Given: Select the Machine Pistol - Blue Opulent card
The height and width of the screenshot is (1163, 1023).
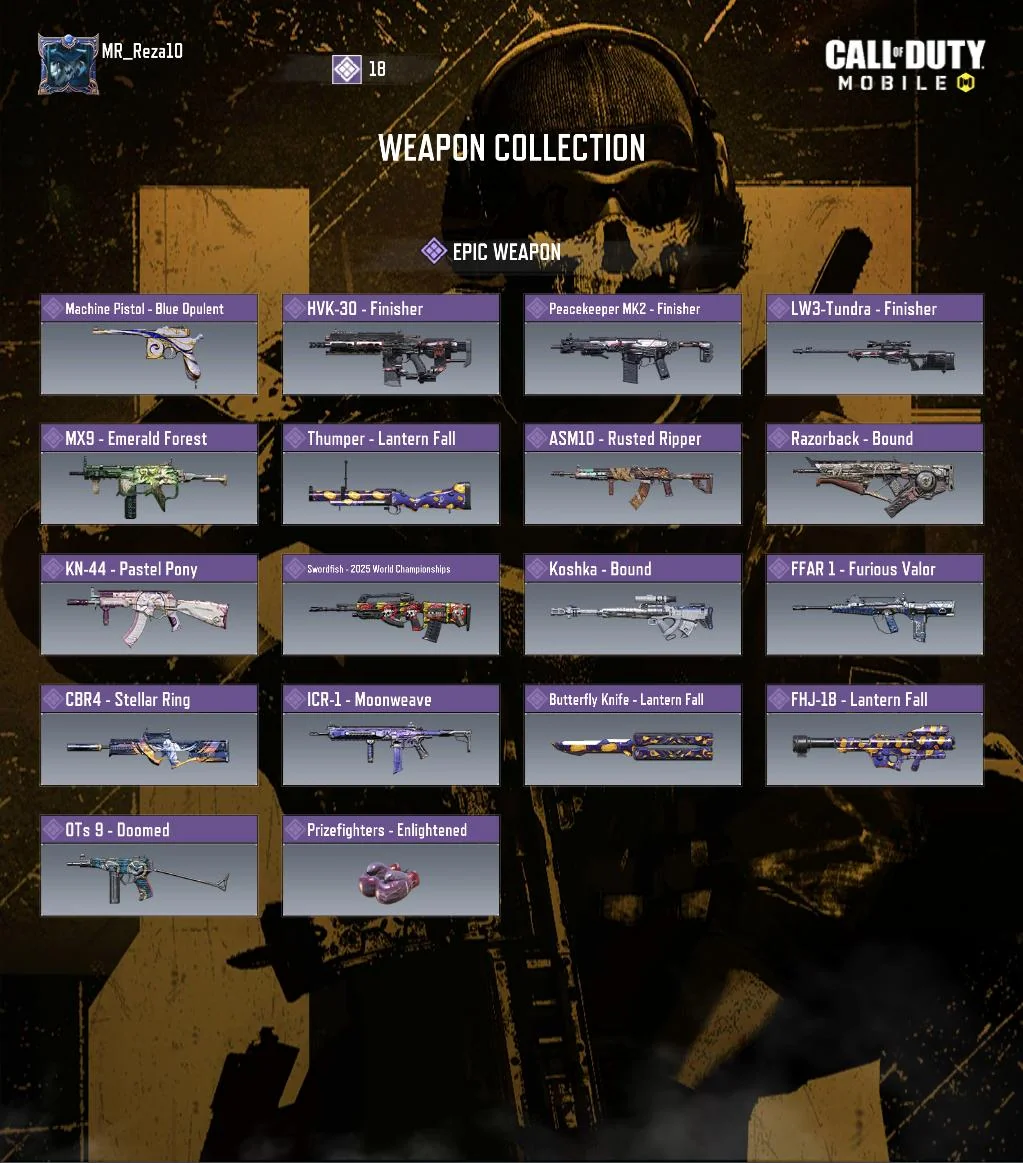Looking at the screenshot, I should click(149, 345).
